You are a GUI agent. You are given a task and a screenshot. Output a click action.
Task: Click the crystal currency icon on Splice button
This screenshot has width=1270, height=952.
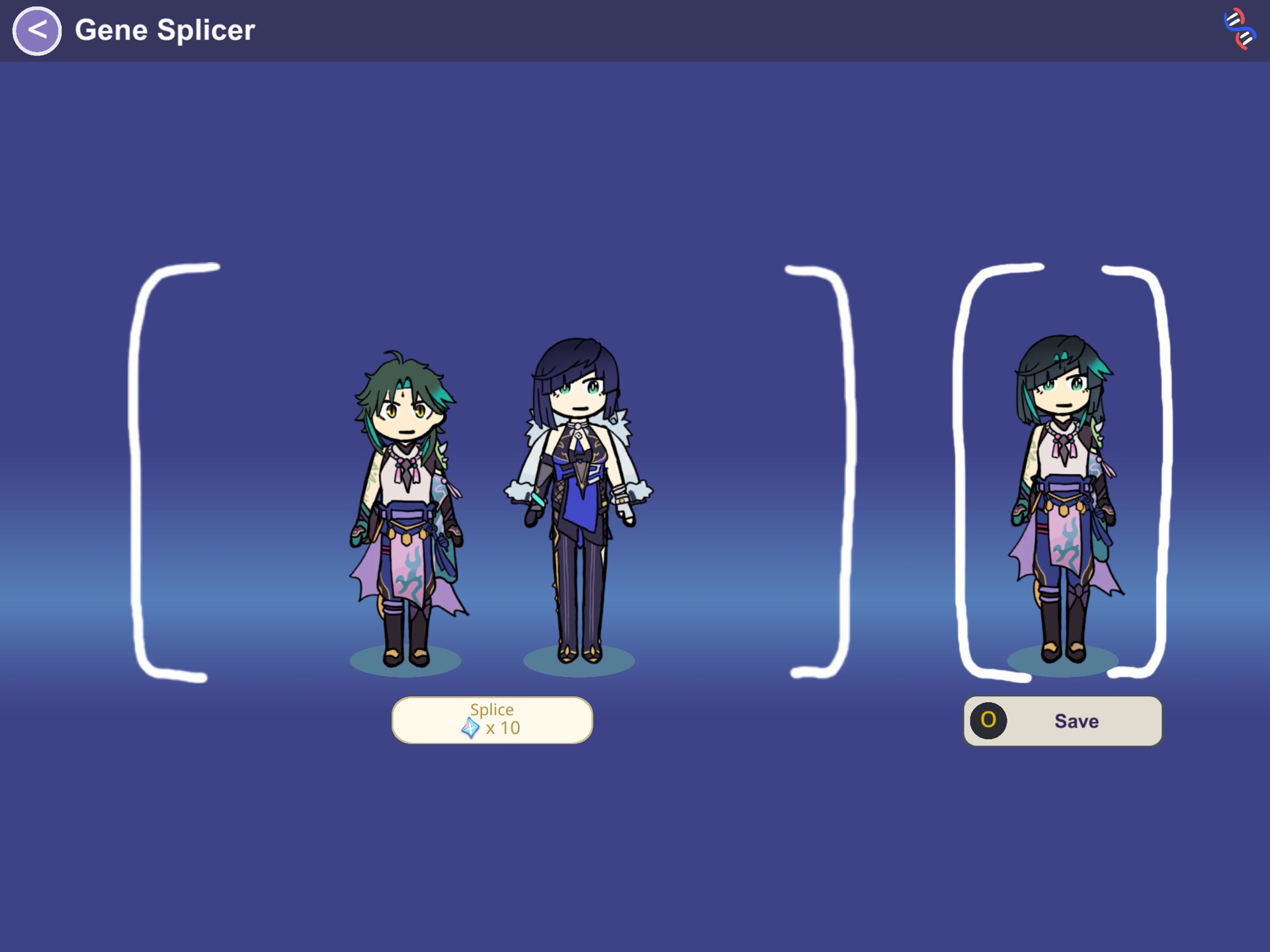(470, 729)
